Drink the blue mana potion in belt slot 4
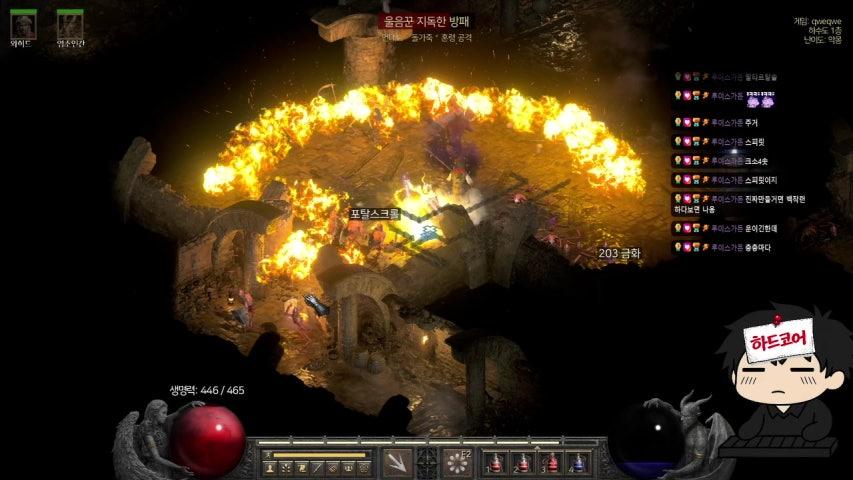The height and width of the screenshot is (480, 853). point(577,463)
